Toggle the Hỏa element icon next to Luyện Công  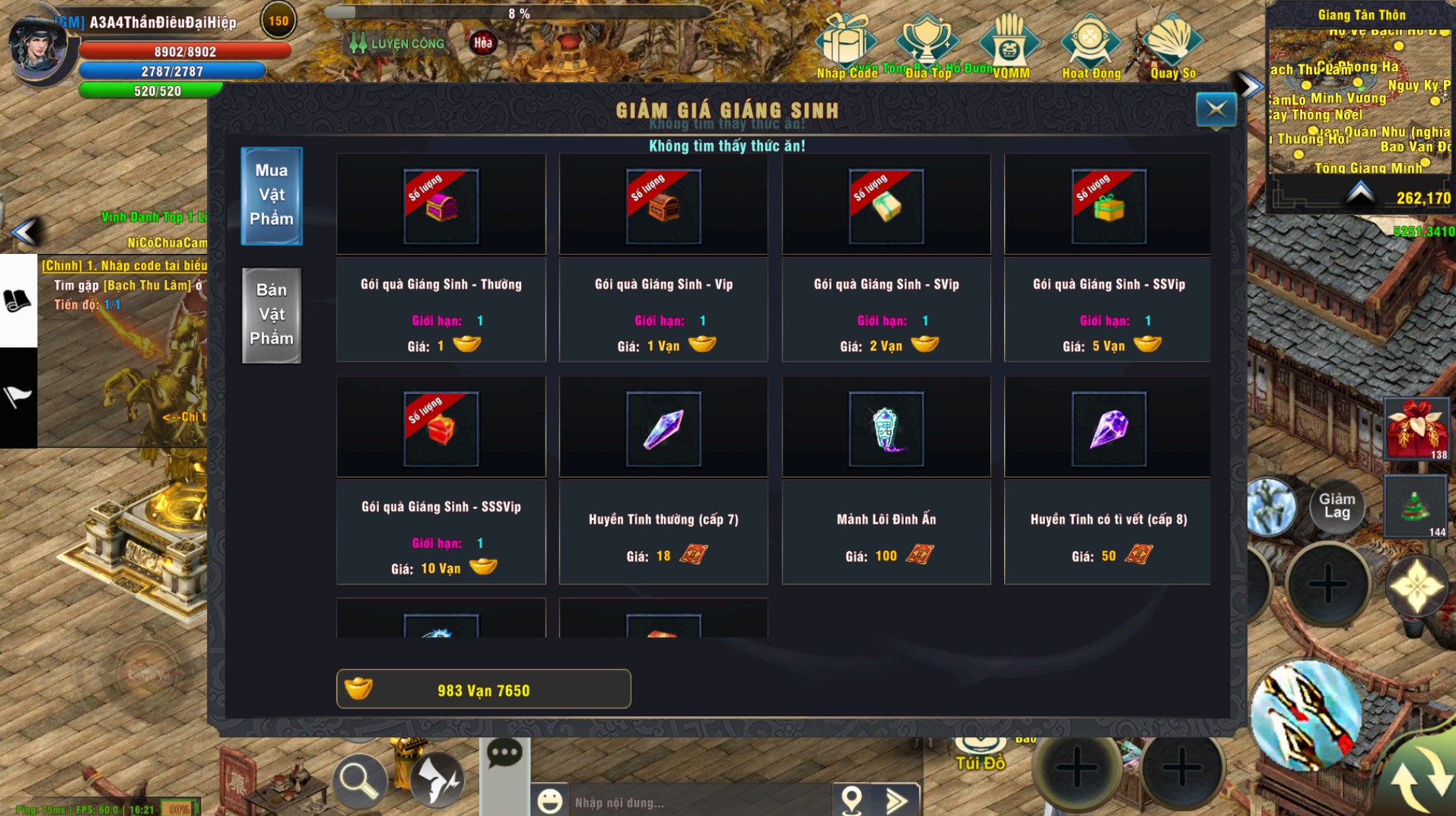click(482, 43)
